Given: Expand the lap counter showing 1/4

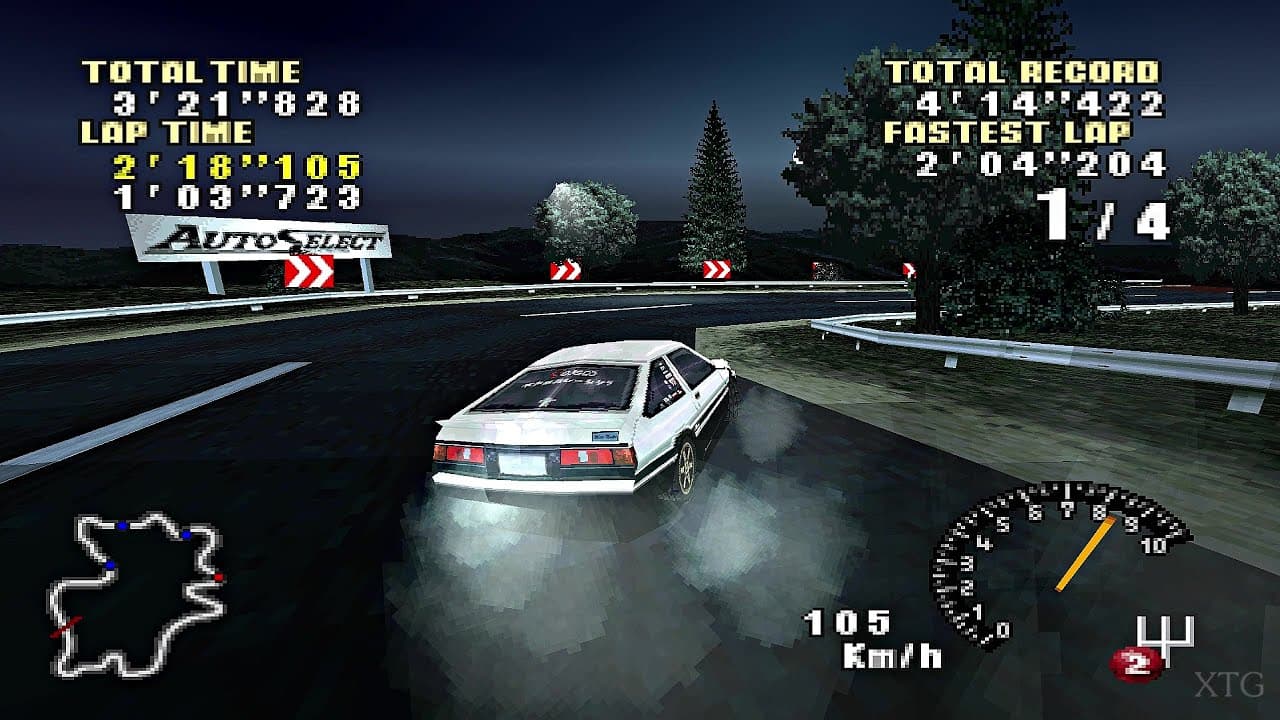Looking at the screenshot, I should tap(1102, 213).
